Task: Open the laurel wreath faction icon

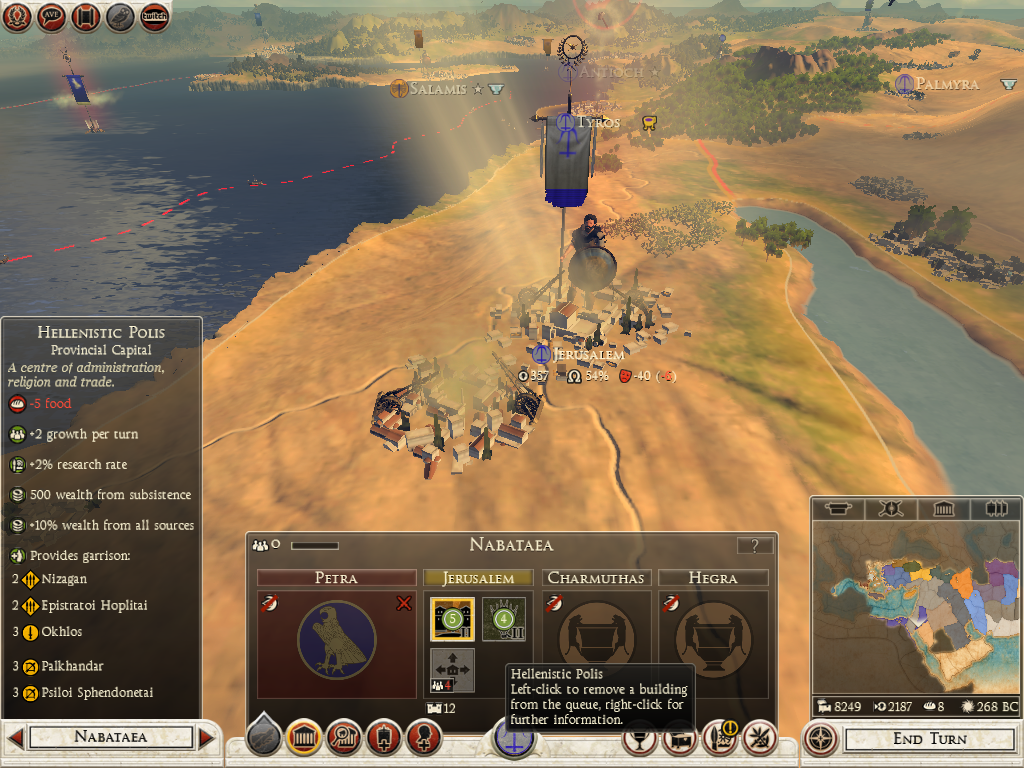Action: point(17,16)
